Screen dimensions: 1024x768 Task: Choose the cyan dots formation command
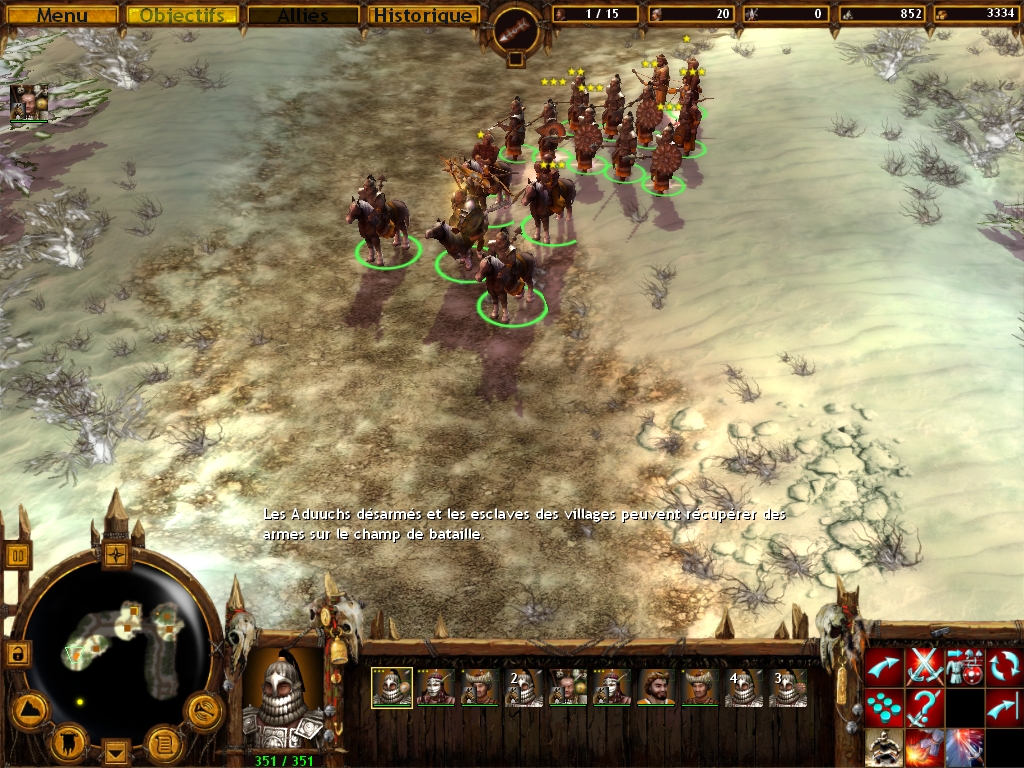click(884, 707)
